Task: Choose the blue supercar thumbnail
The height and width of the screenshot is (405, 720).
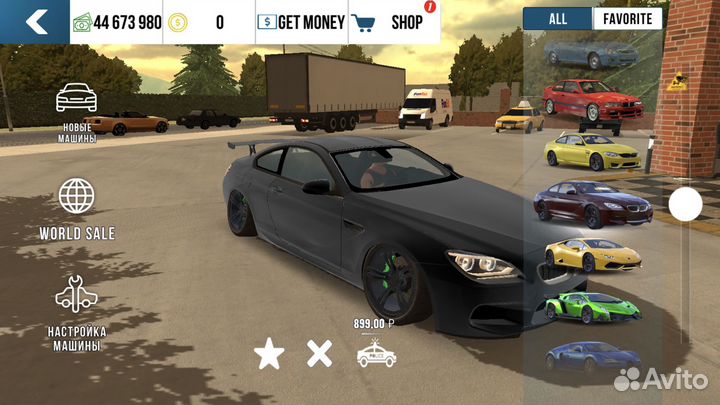Action: click(x=591, y=354)
